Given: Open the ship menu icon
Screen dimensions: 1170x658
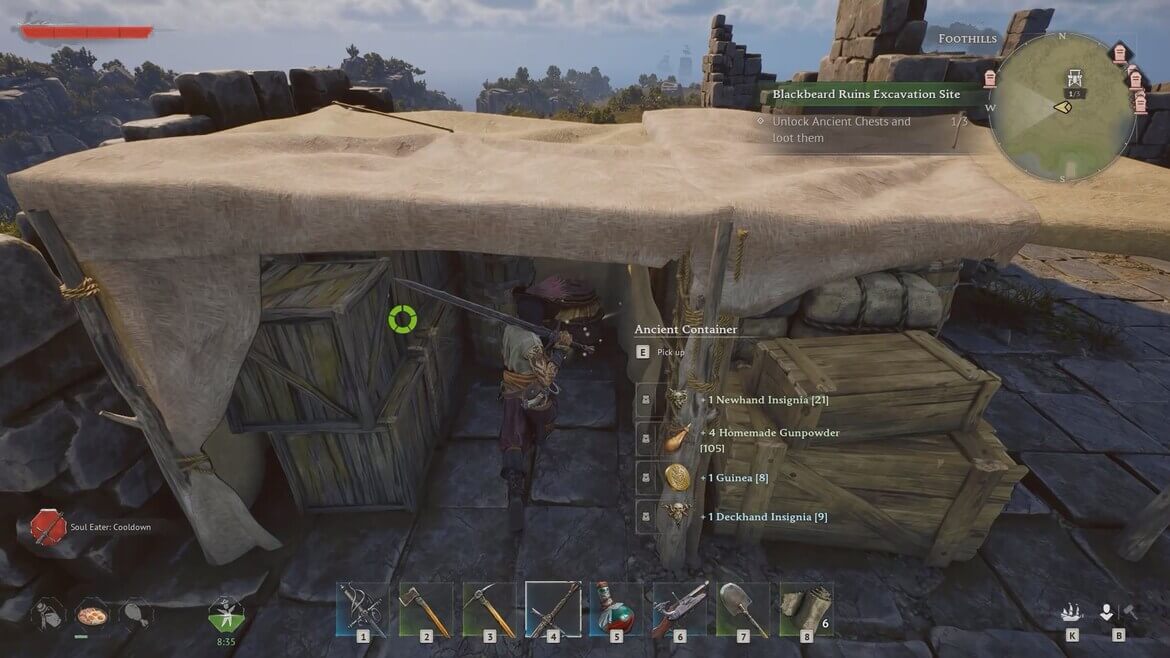Looking at the screenshot, I should pyautogui.click(x=1072, y=612).
